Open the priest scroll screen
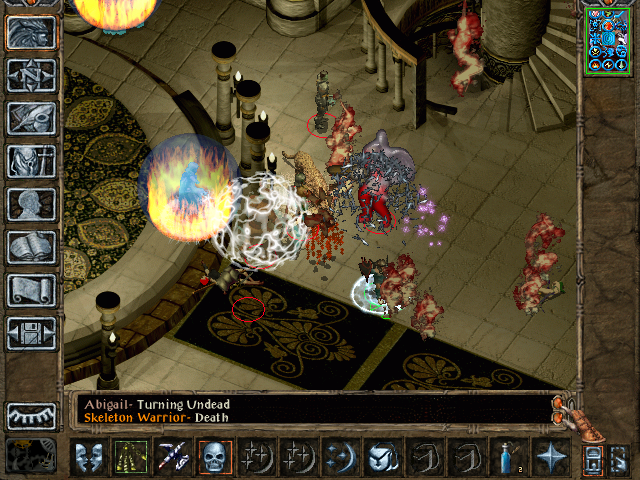 click(31, 290)
